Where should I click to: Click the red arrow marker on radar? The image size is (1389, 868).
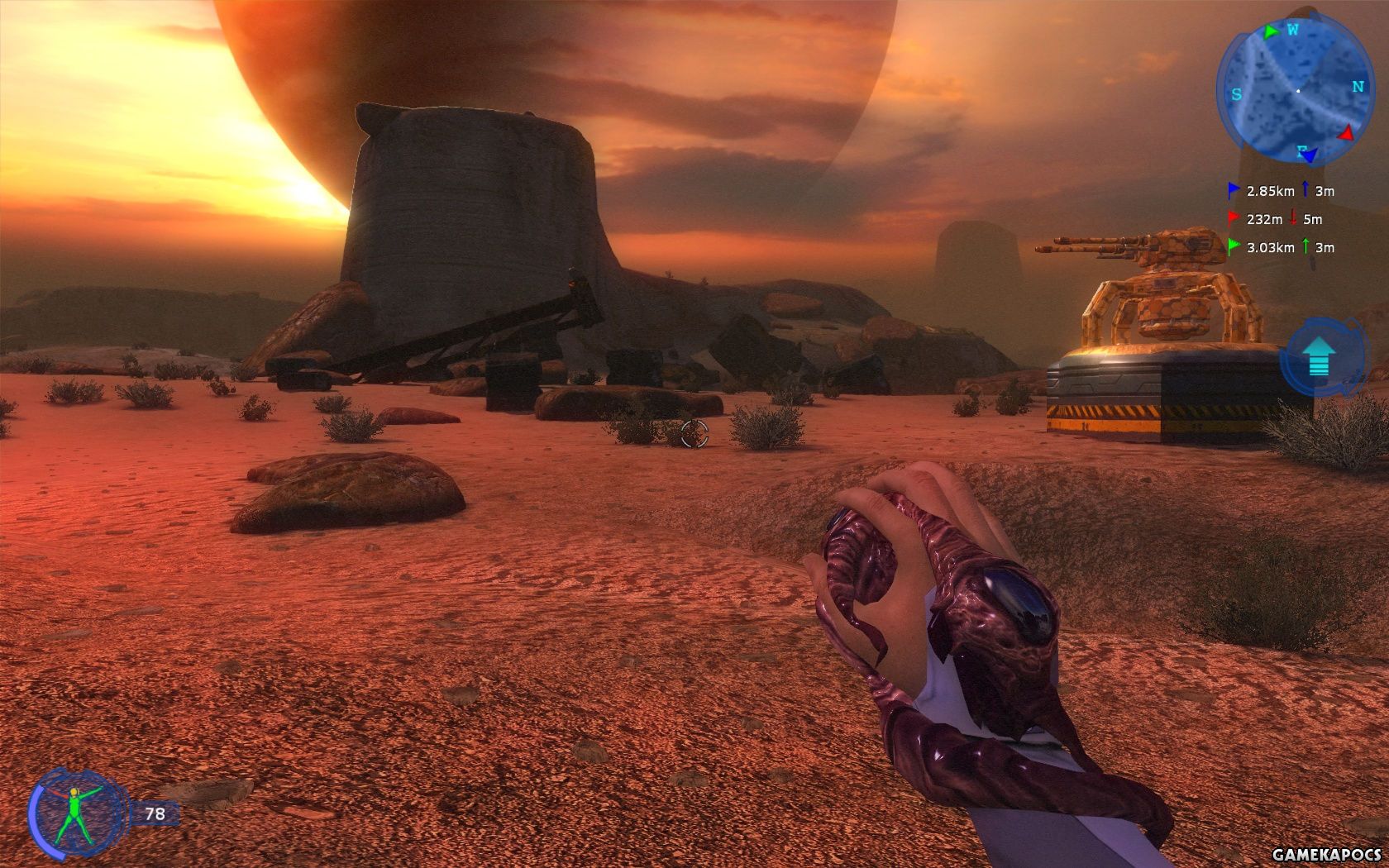point(1347,133)
